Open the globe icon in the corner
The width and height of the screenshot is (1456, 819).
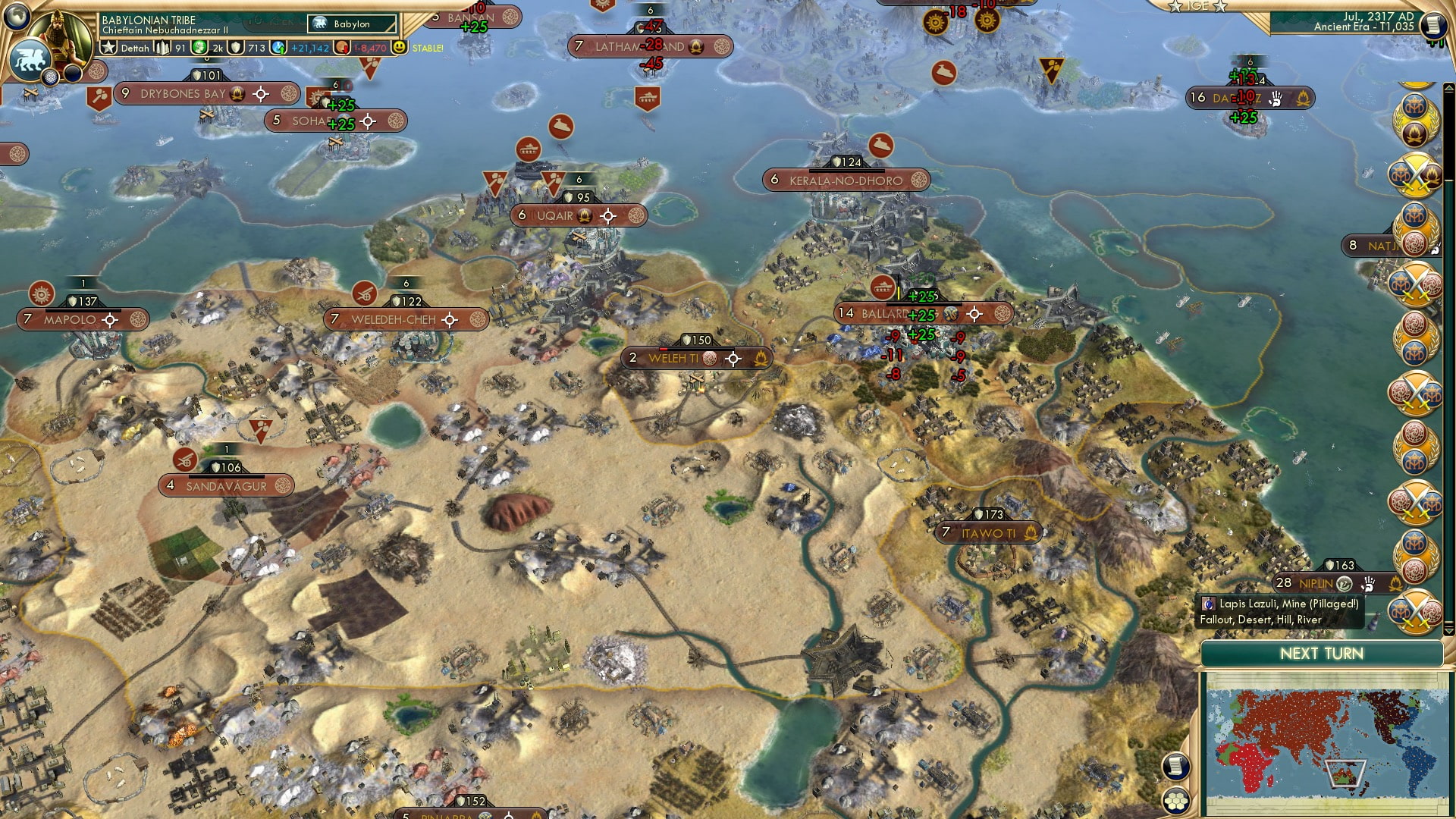tap(17, 15)
